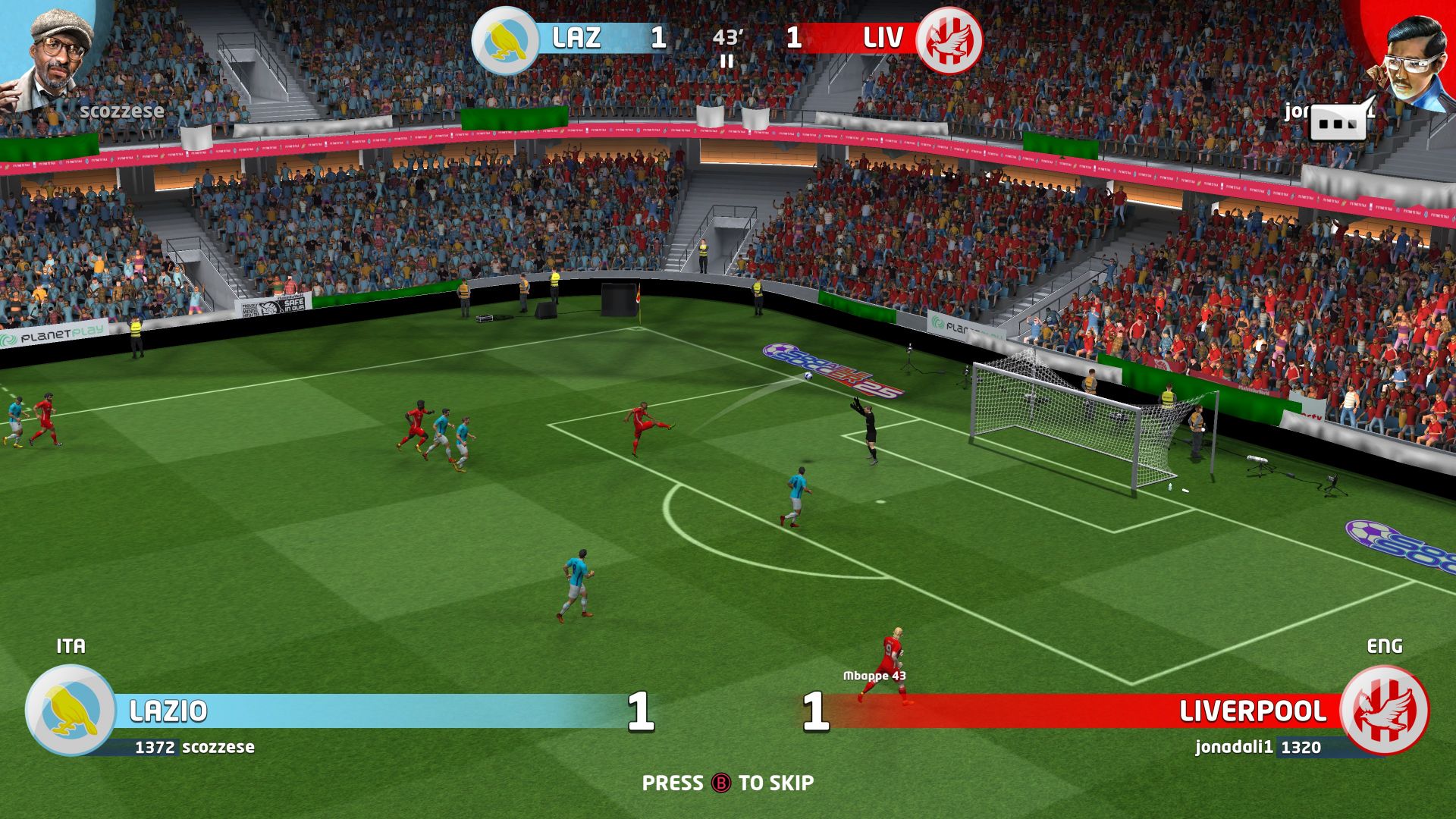This screenshot has width=1456, height=819.
Task: Open the chat message bubble near jonadali1
Action: click(1339, 121)
